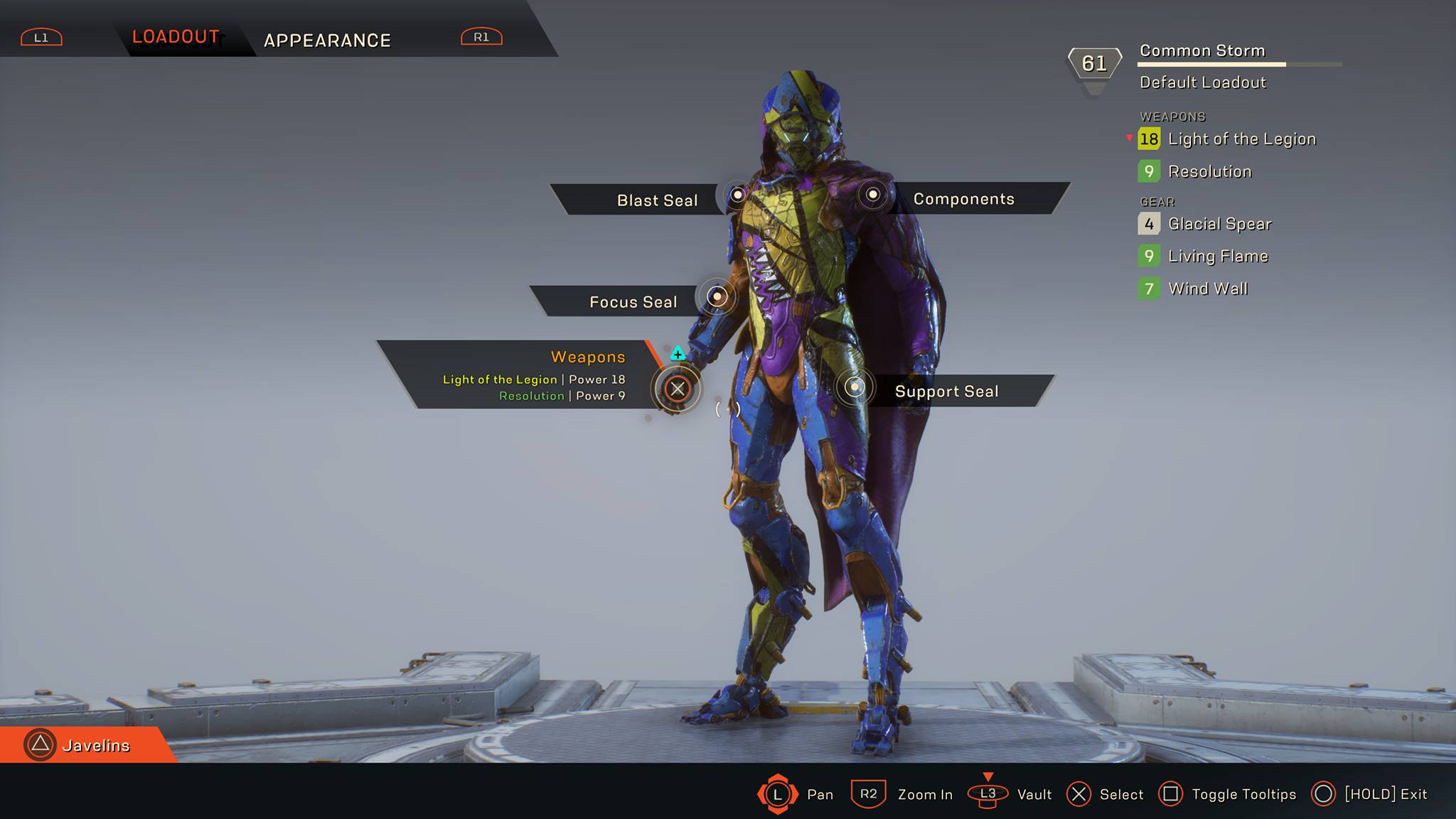Viewport: 1456px width, 819px height.
Task: Open the Appearance tab
Action: 327,41
